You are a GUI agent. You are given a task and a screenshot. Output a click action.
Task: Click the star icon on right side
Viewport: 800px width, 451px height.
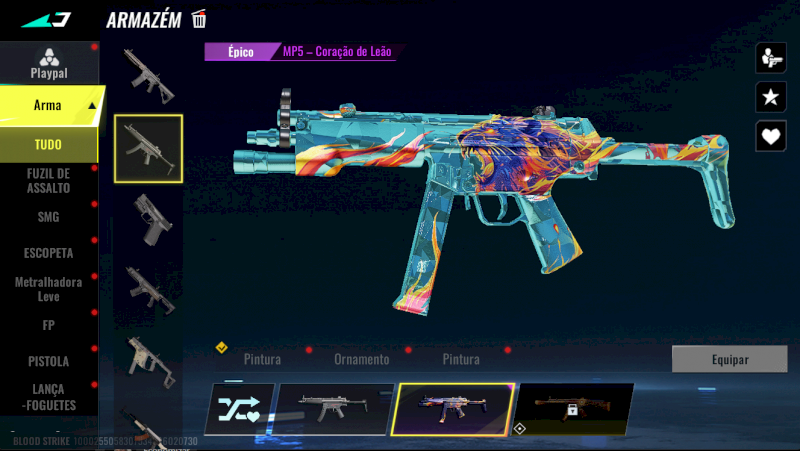click(x=770, y=96)
